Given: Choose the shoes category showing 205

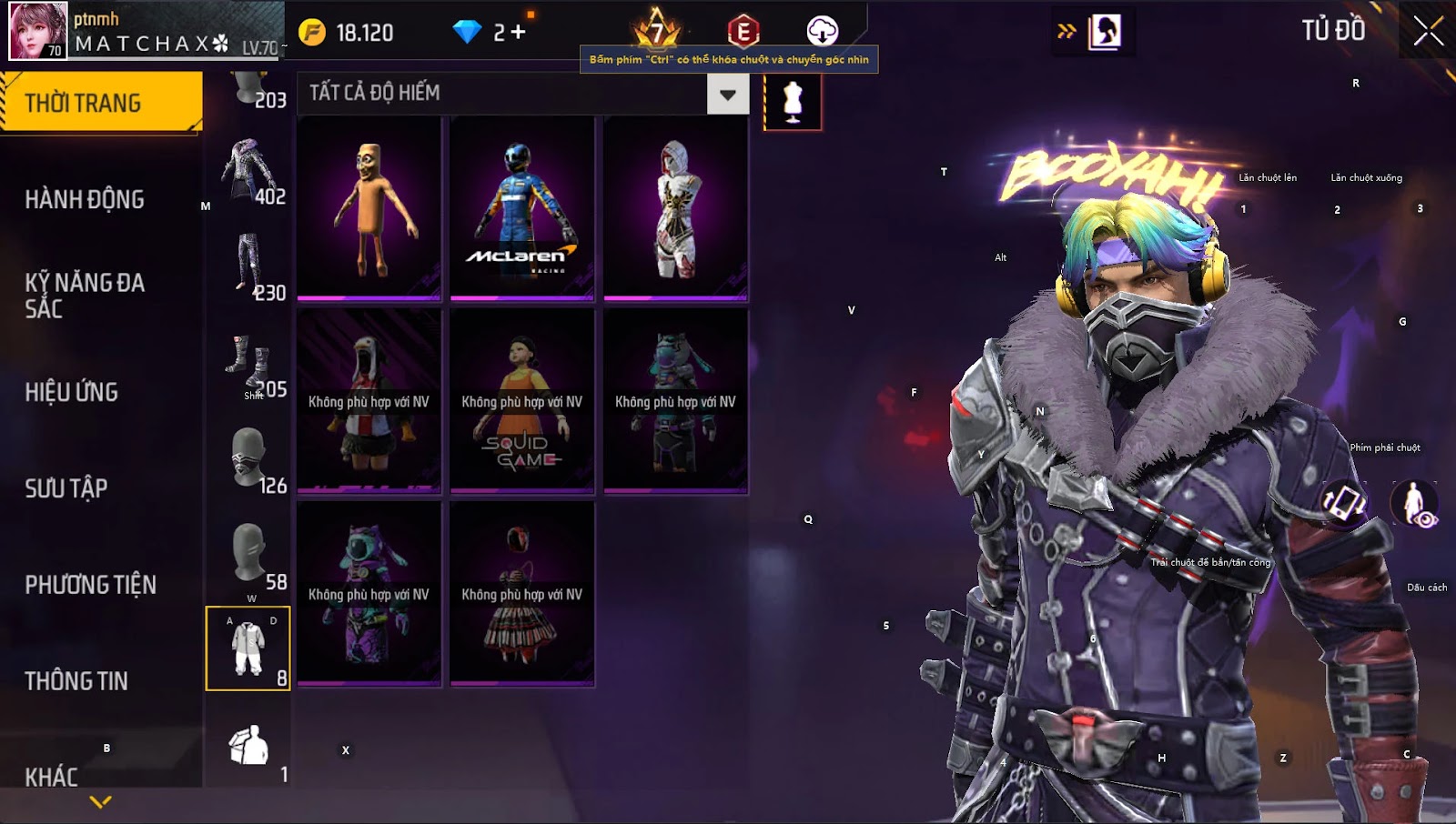Looking at the screenshot, I should [249, 366].
